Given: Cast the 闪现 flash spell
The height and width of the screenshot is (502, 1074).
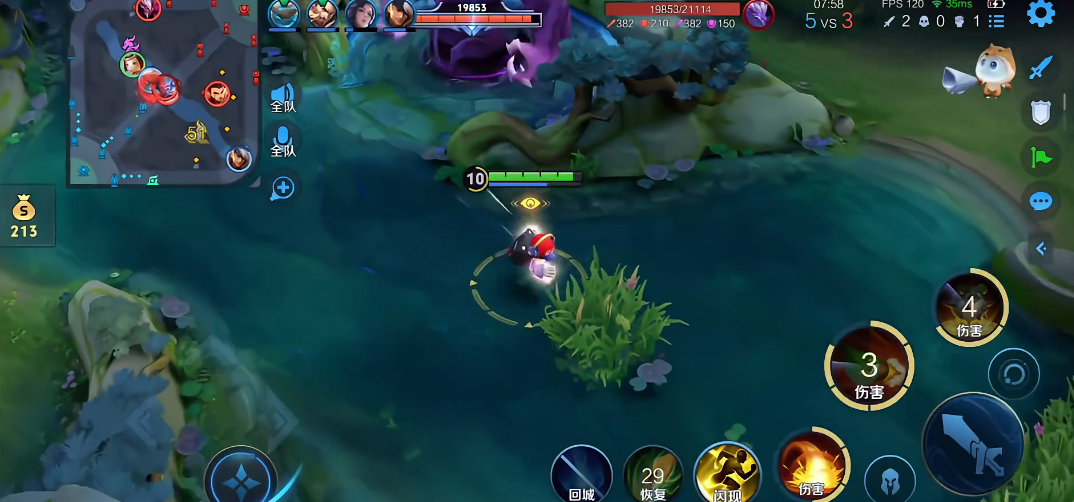Looking at the screenshot, I should (727, 472).
